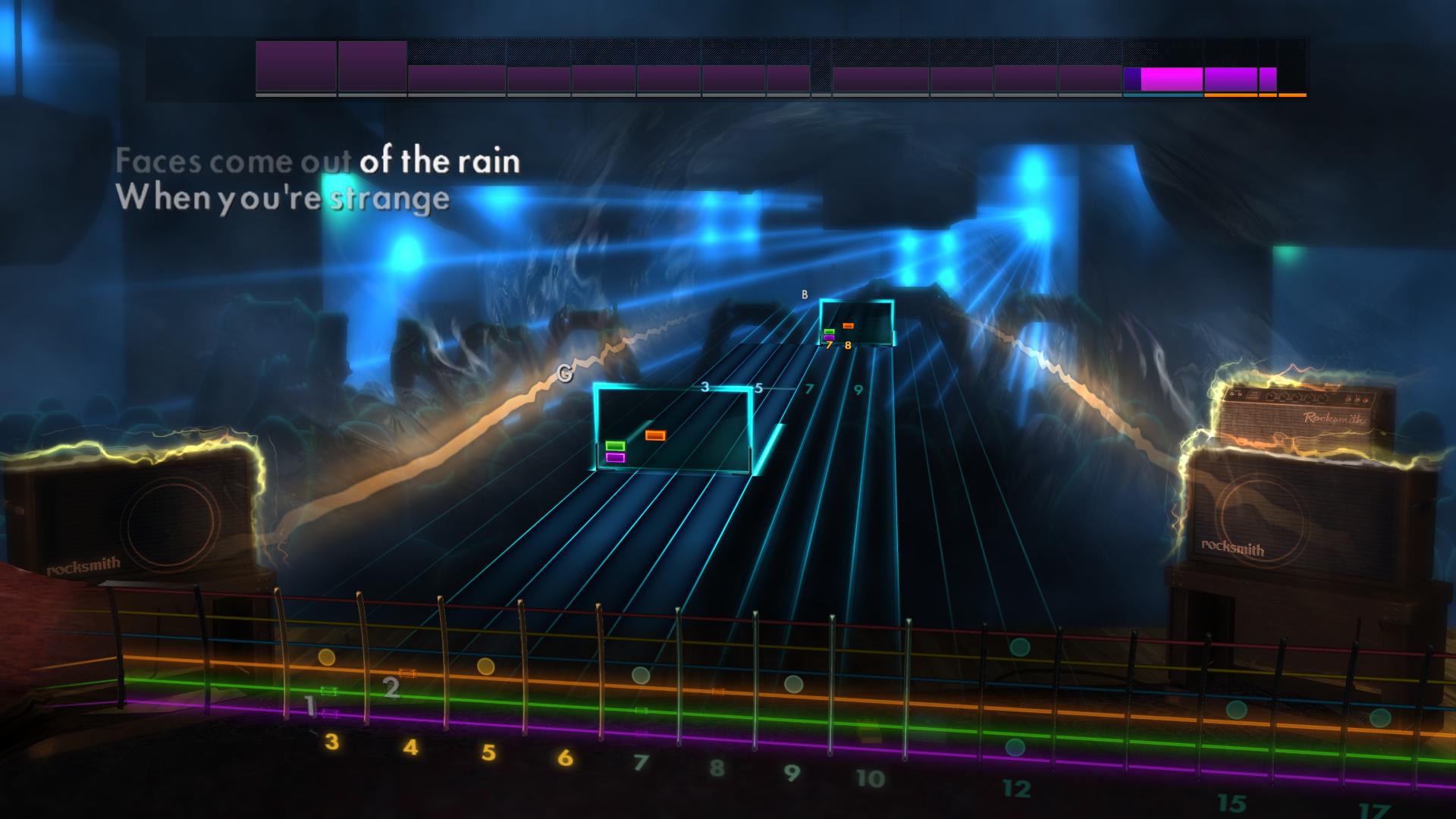The image size is (1456, 819).
Task: Select the fret 7 finger number on the B chord
Action: (x=829, y=346)
